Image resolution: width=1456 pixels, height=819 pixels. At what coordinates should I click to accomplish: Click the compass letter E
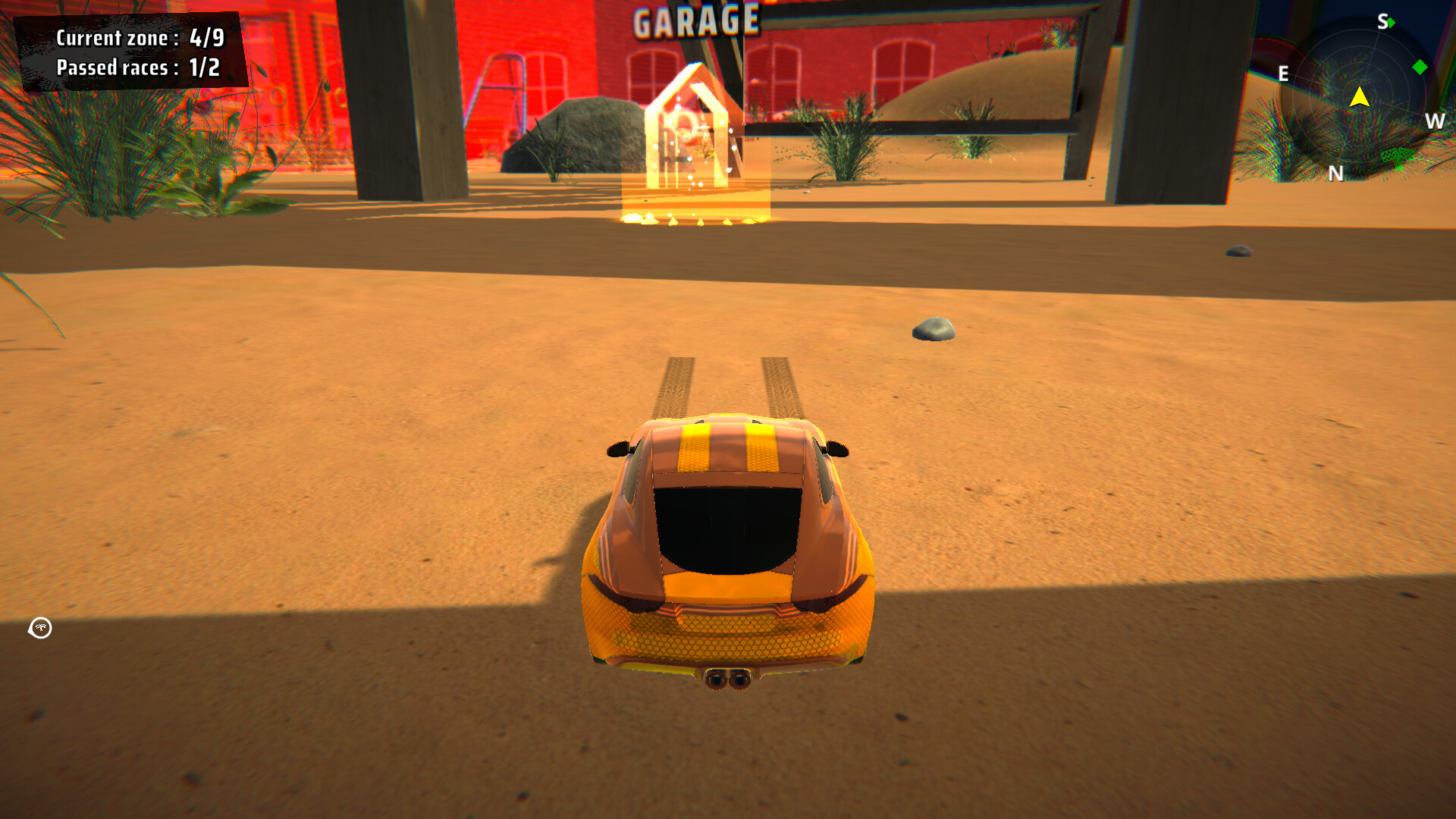tap(1283, 73)
